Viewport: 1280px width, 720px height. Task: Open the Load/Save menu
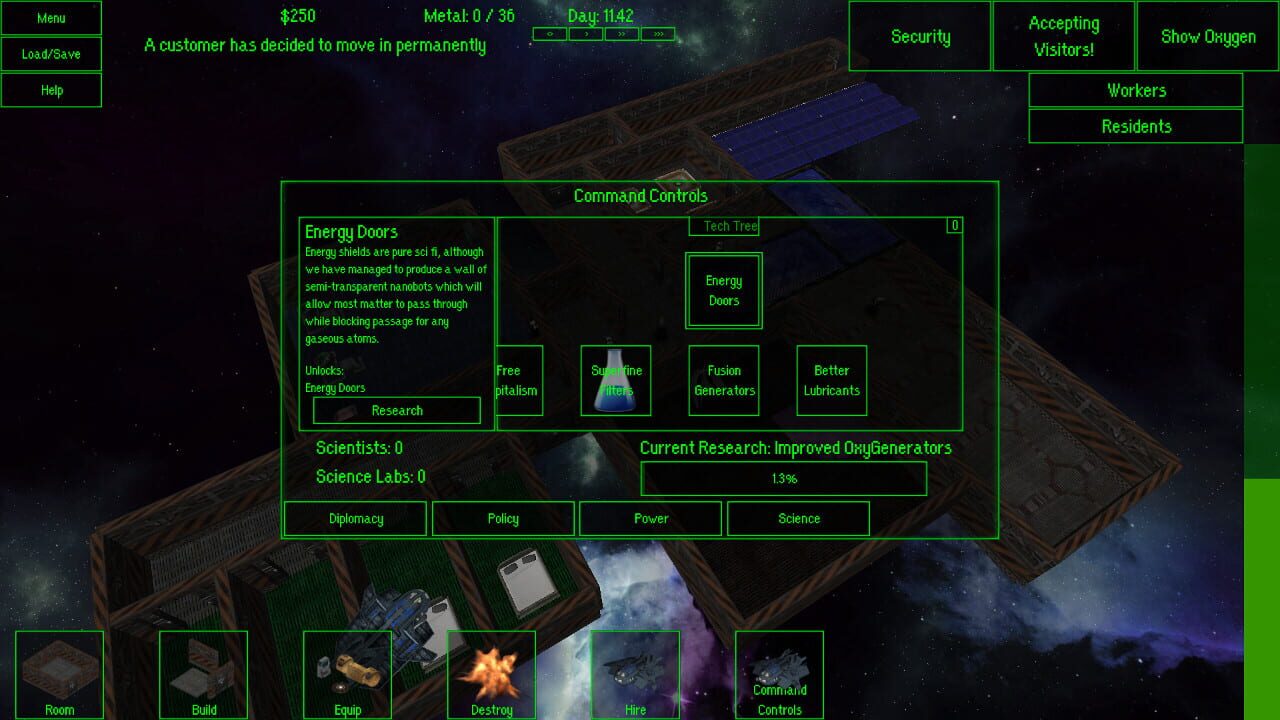(51, 54)
